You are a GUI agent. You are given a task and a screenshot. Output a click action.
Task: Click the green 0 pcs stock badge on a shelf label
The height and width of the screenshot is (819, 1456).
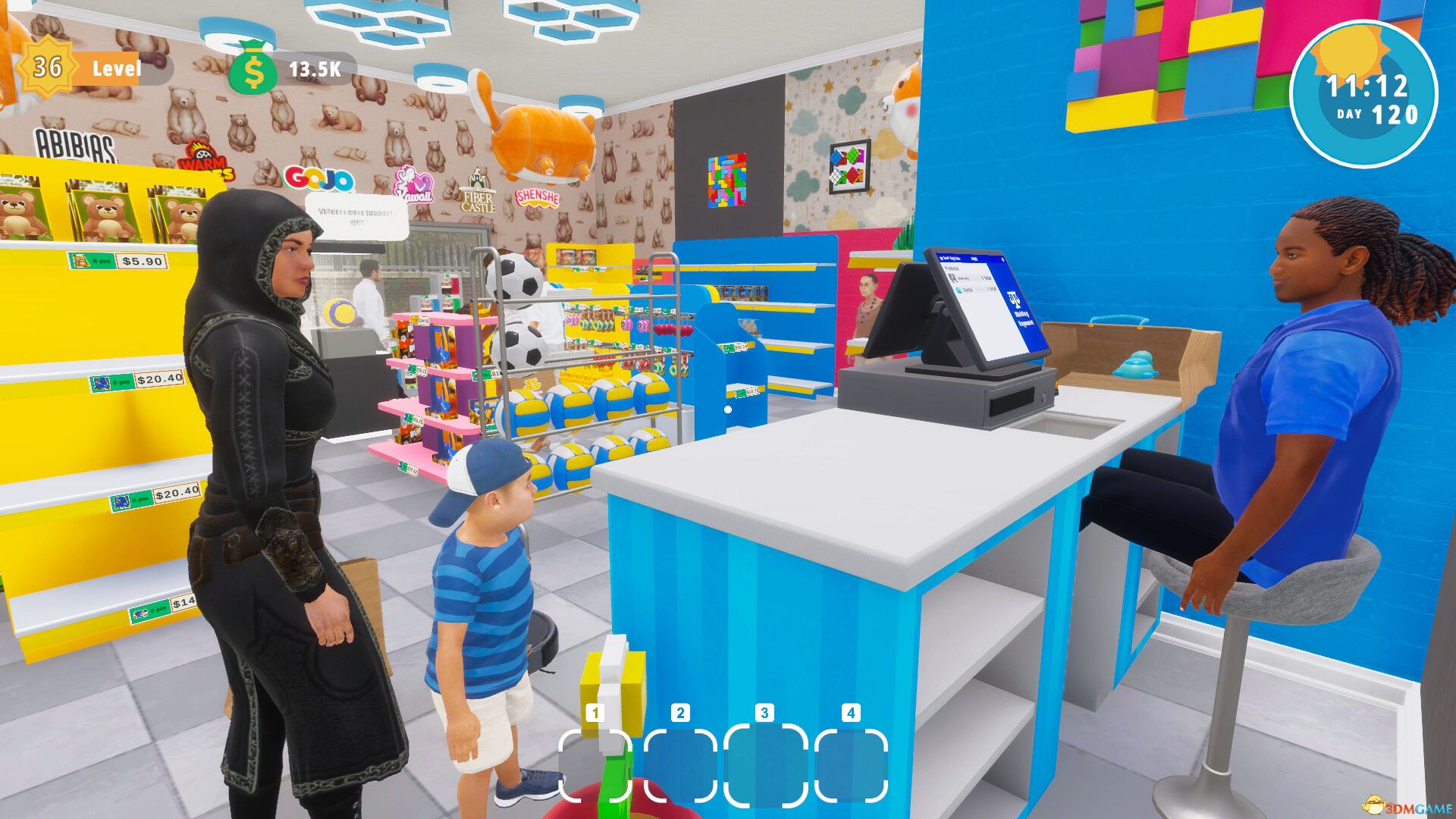click(x=121, y=382)
